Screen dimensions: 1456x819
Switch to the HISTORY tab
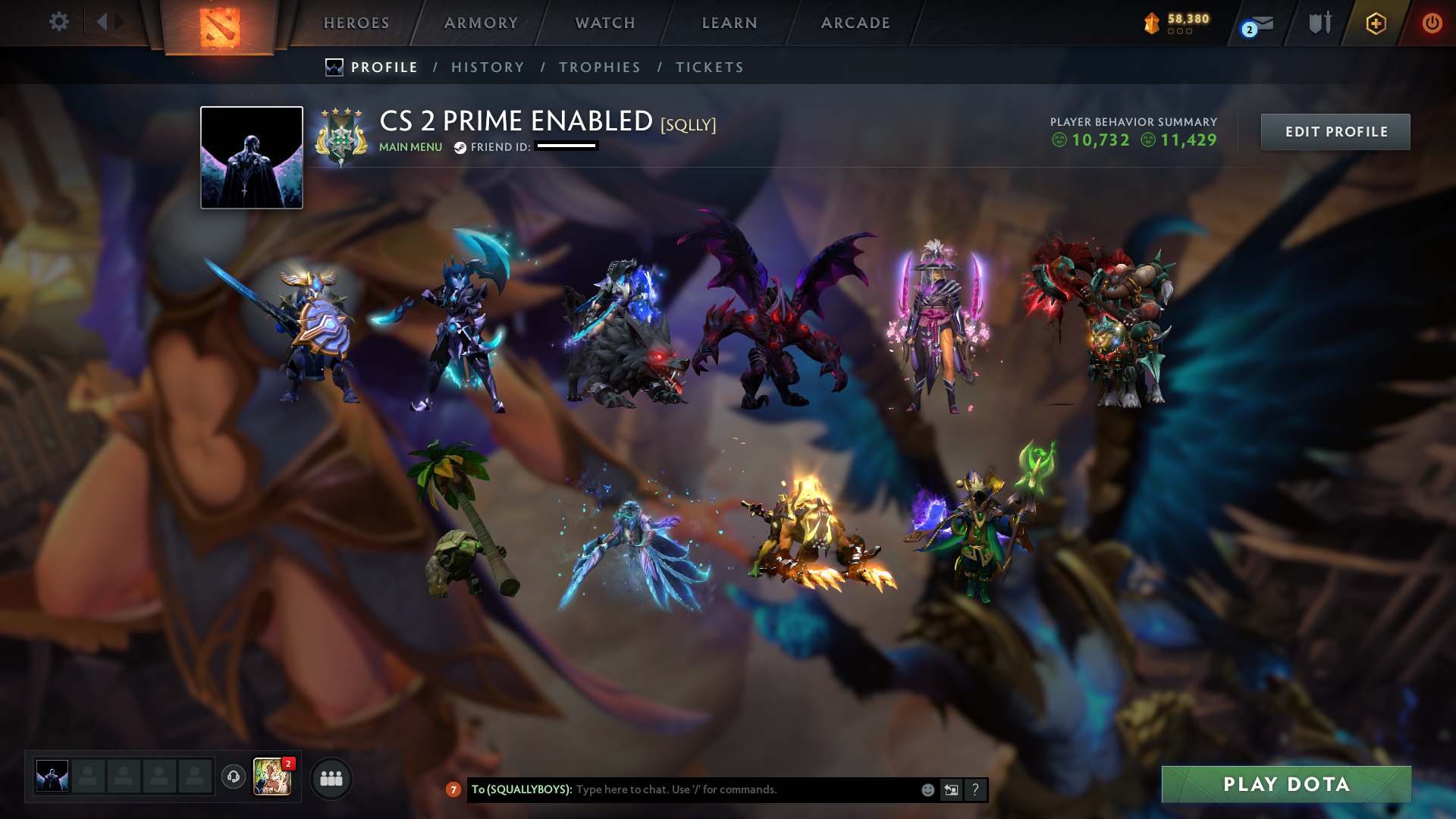coord(488,67)
